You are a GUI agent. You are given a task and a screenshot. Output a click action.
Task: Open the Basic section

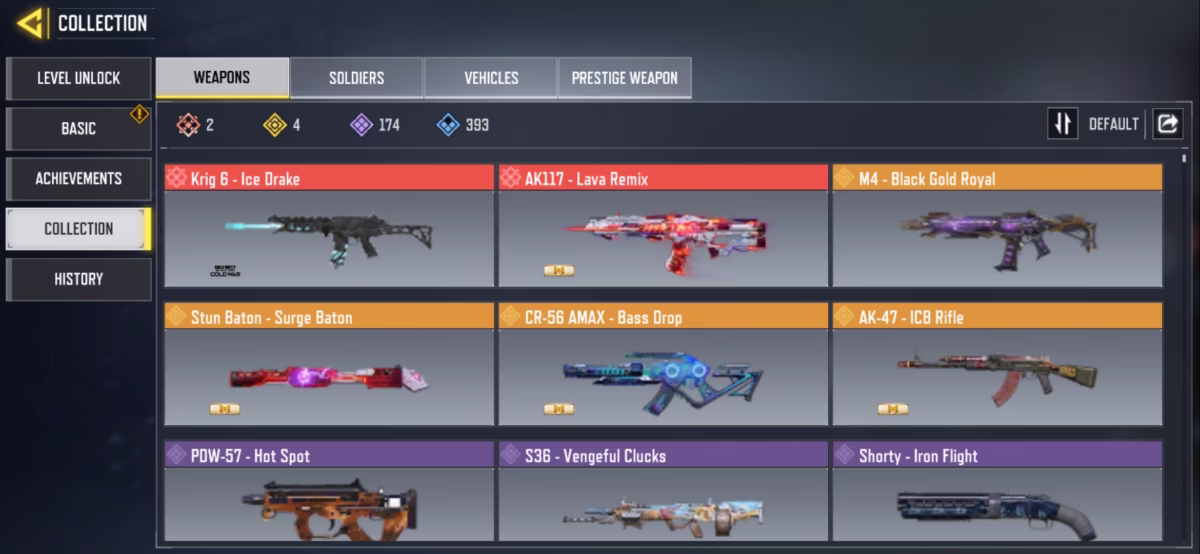pyautogui.click(x=79, y=128)
